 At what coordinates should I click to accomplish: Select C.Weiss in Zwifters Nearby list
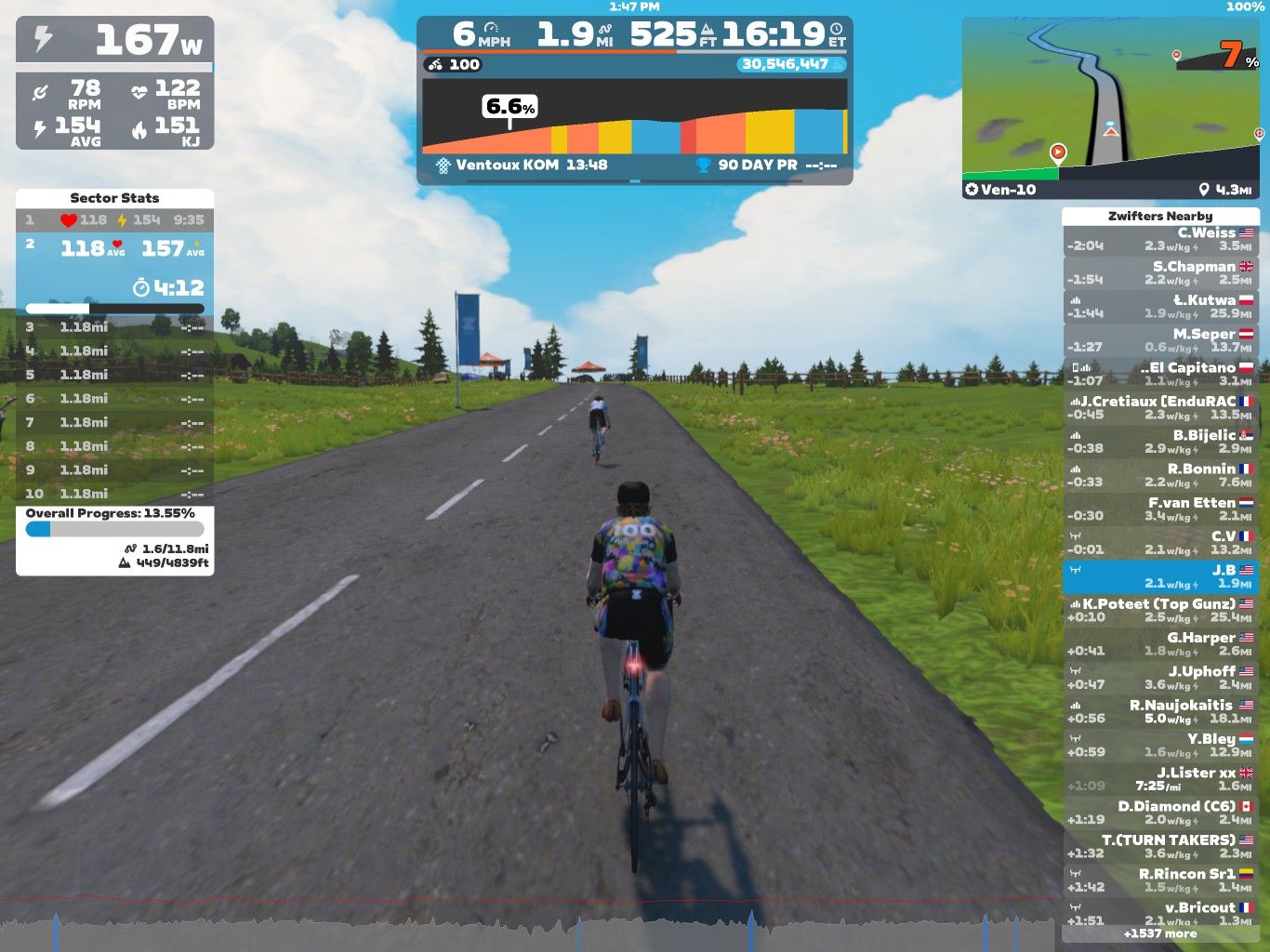1160,240
